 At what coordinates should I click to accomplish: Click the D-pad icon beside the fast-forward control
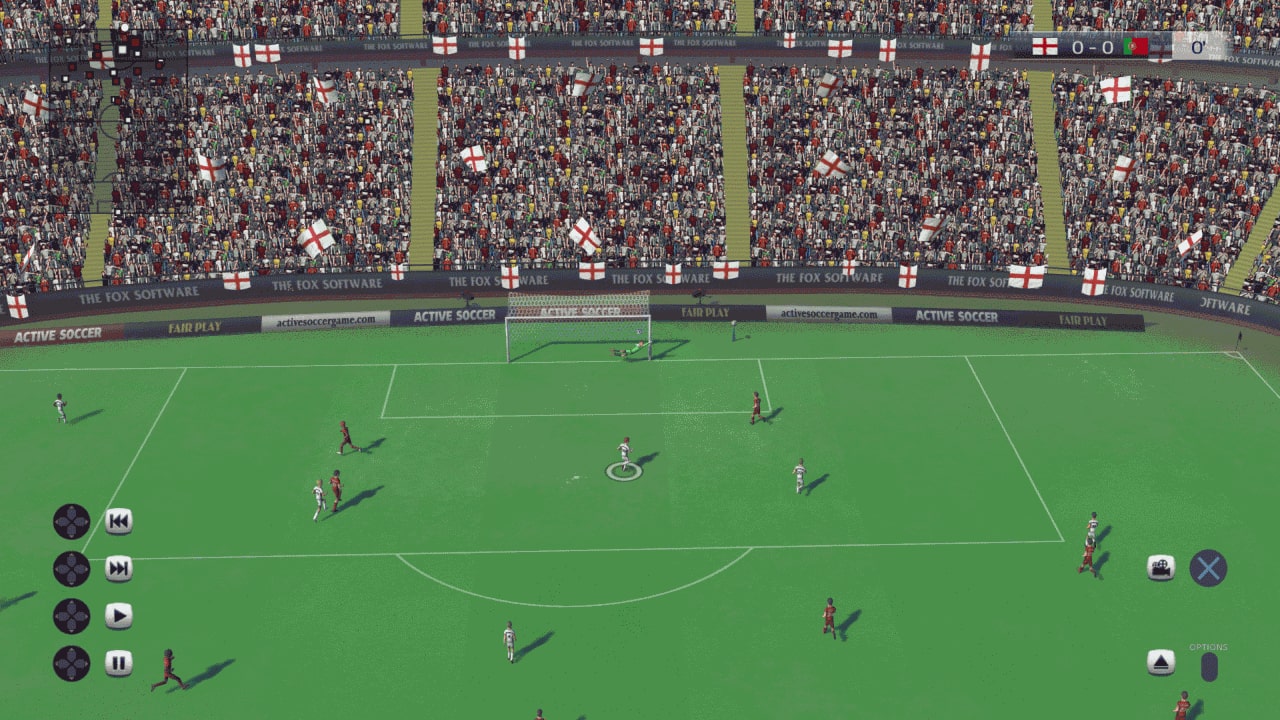point(70,566)
